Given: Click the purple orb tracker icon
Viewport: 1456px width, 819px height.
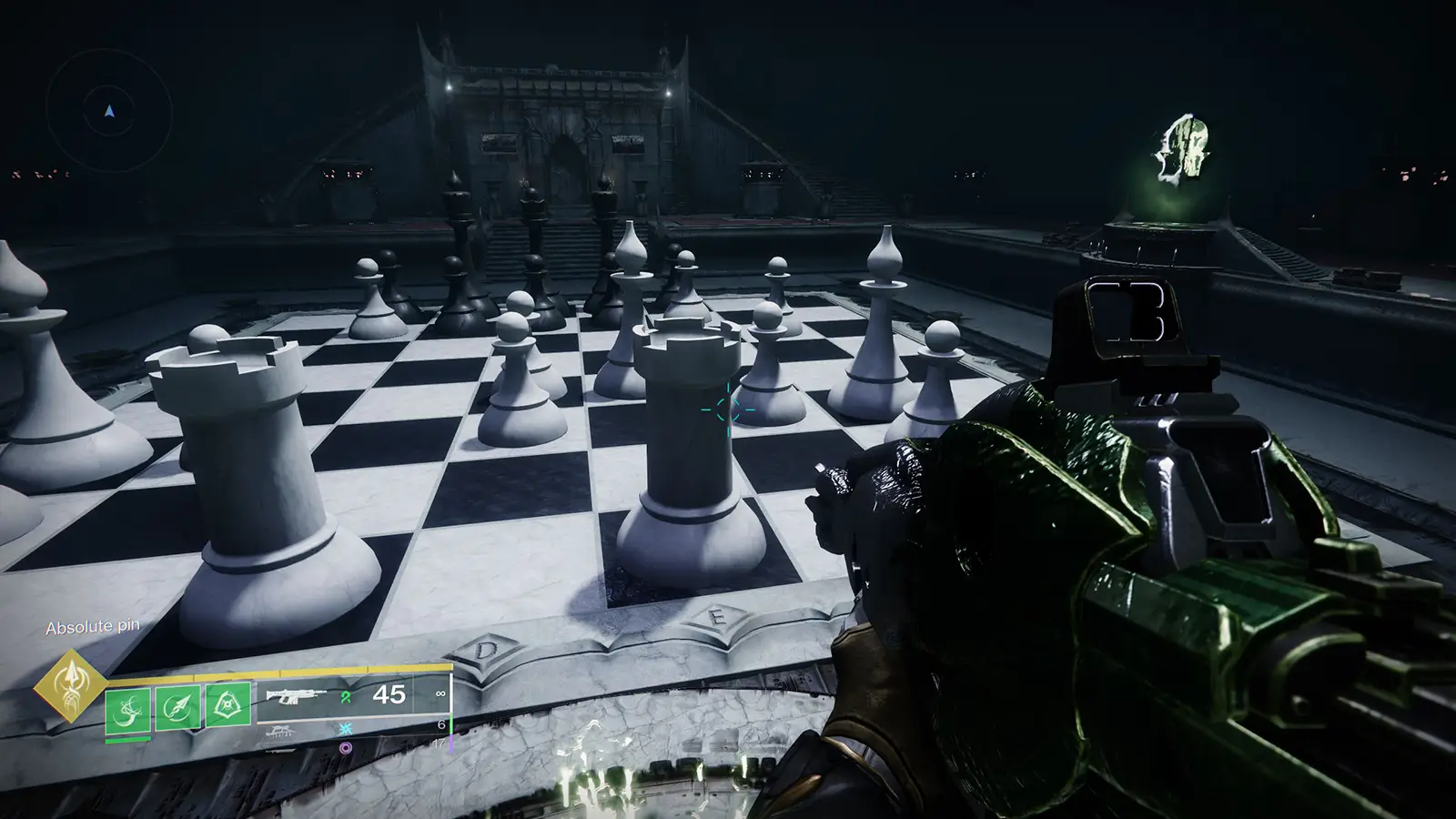Looking at the screenshot, I should [x=346, y=746].
